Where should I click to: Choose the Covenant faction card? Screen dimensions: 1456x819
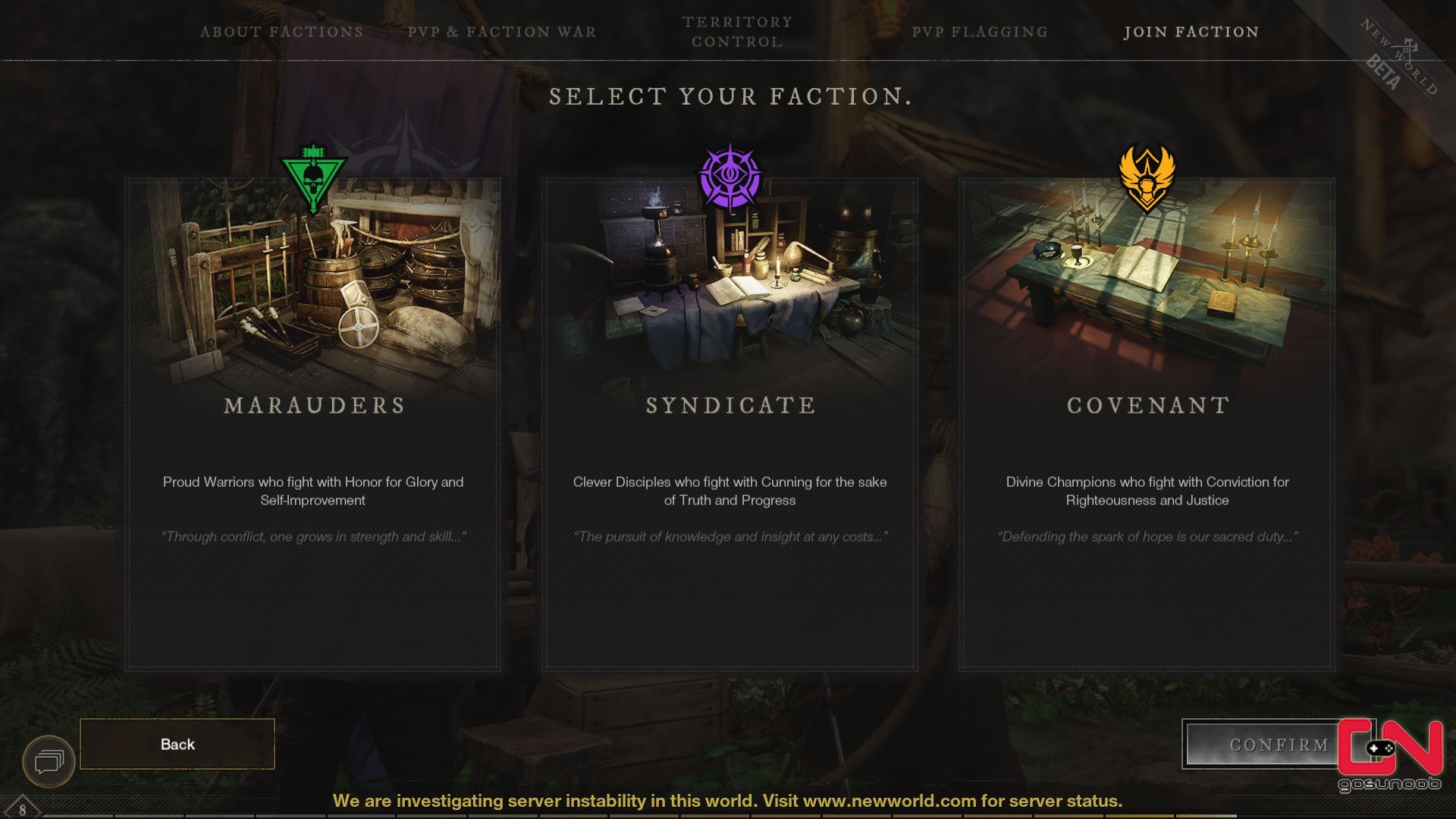1147,425
